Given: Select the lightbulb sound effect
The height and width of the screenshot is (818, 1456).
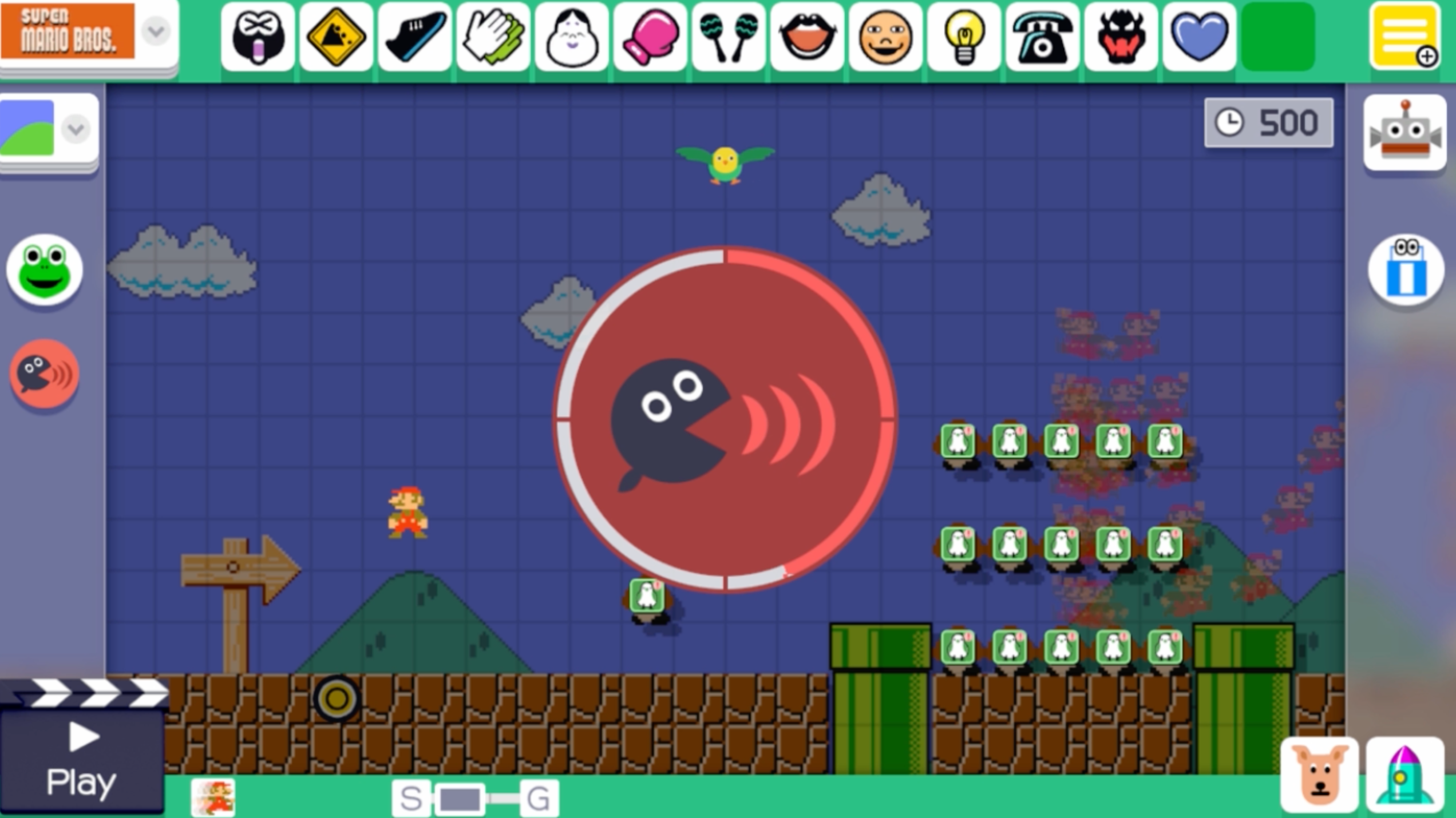Looking at the screenshot, I should click(x=963, y=37).
